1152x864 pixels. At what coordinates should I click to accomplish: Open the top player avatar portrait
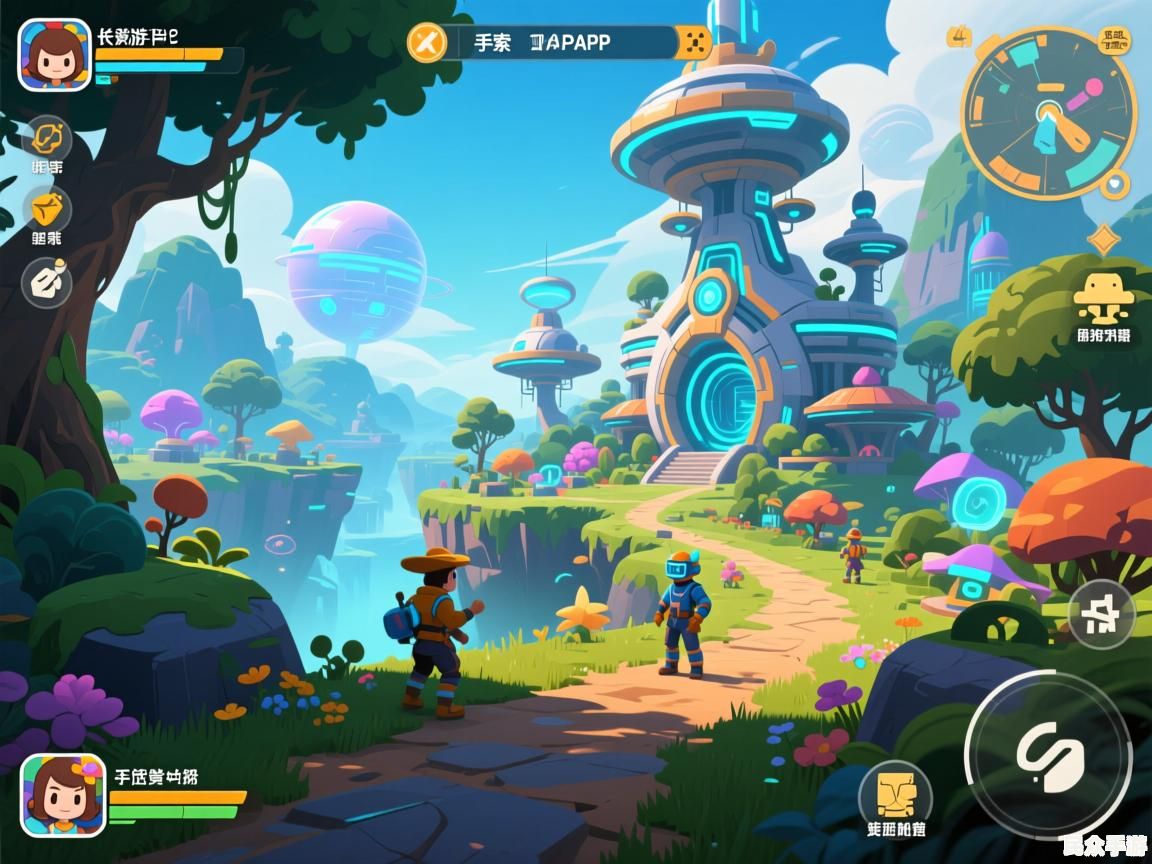pyautogui.click(x=54, y=54)
